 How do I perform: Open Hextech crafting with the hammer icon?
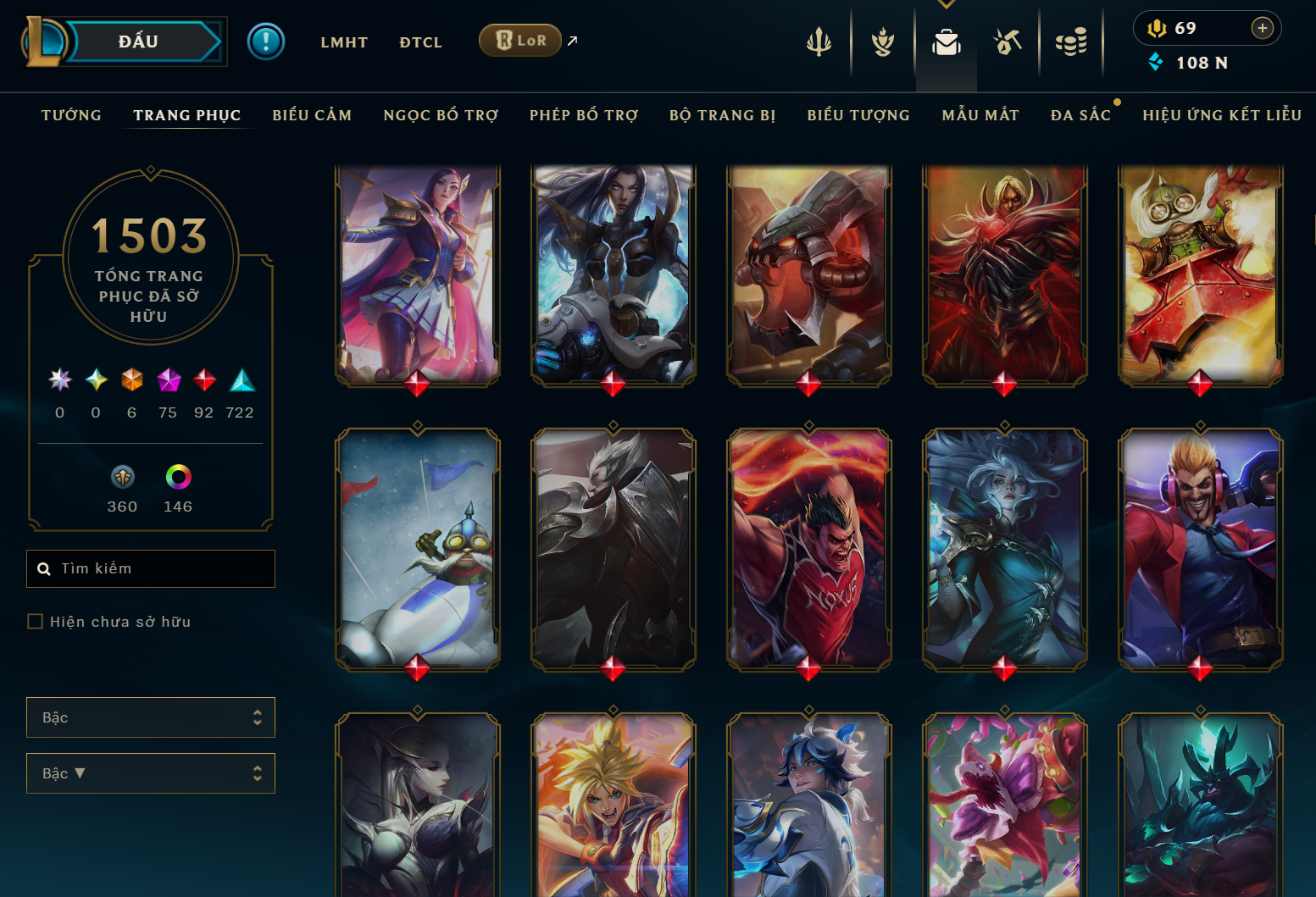1008,41
